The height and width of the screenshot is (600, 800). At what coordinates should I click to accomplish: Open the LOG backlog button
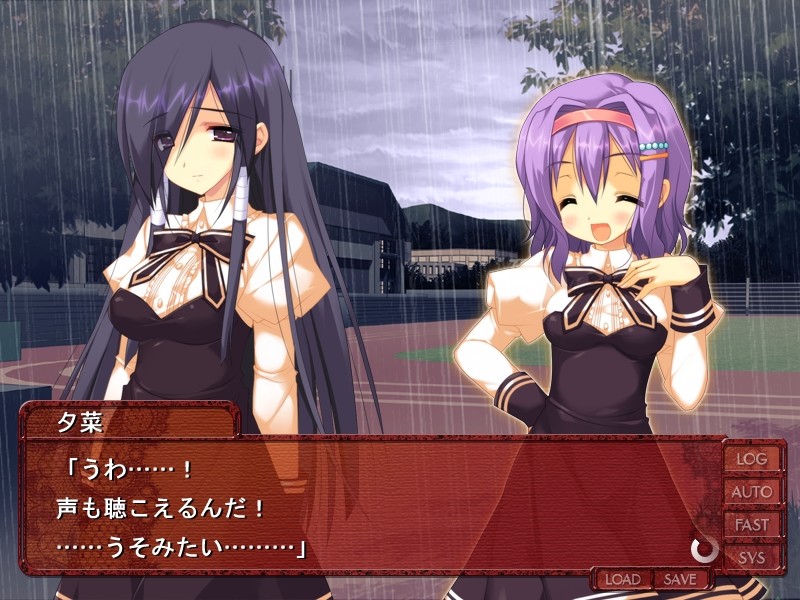tap(752, 459)
